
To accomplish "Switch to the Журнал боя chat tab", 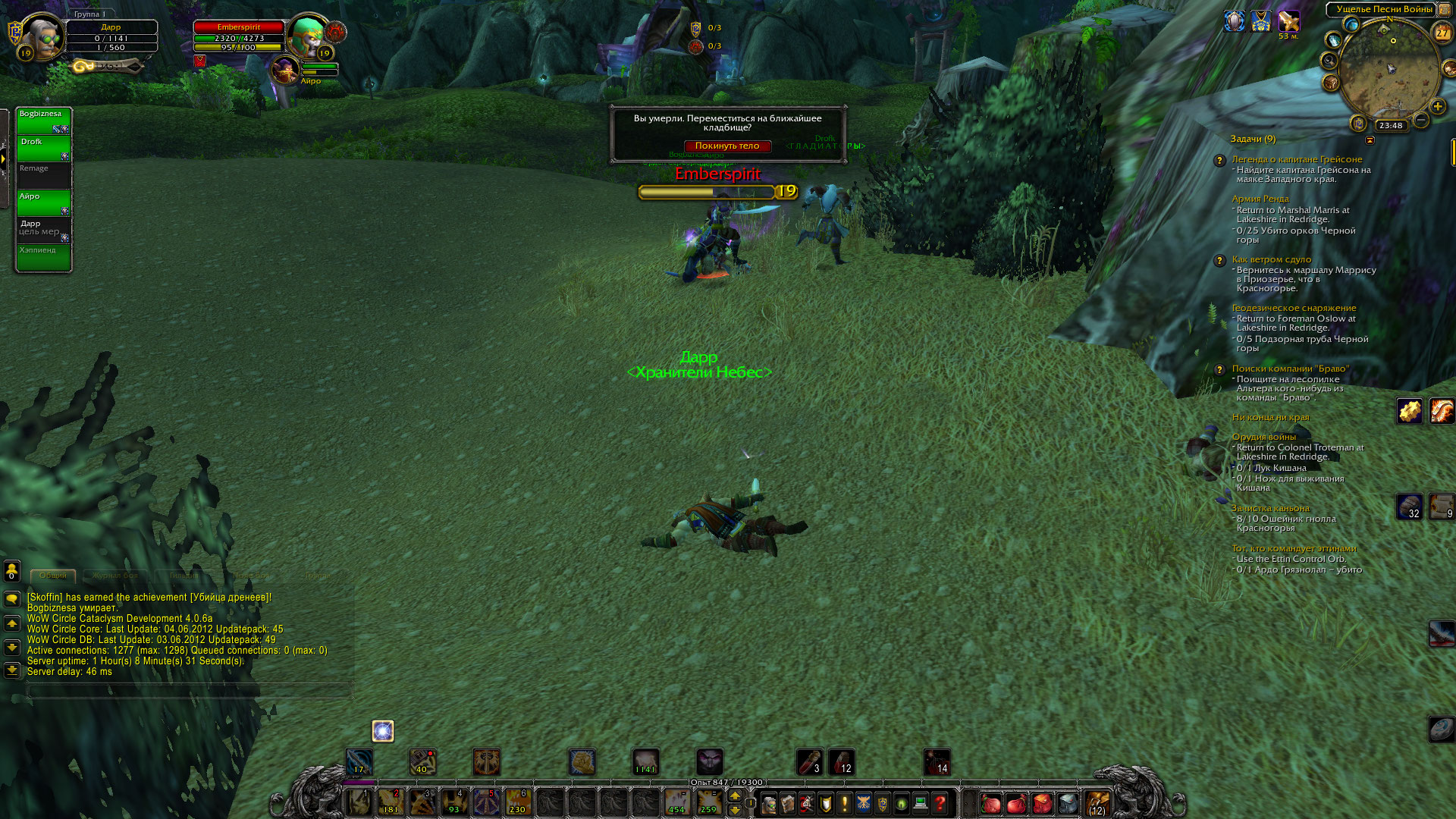I will [x=115, y=576].
